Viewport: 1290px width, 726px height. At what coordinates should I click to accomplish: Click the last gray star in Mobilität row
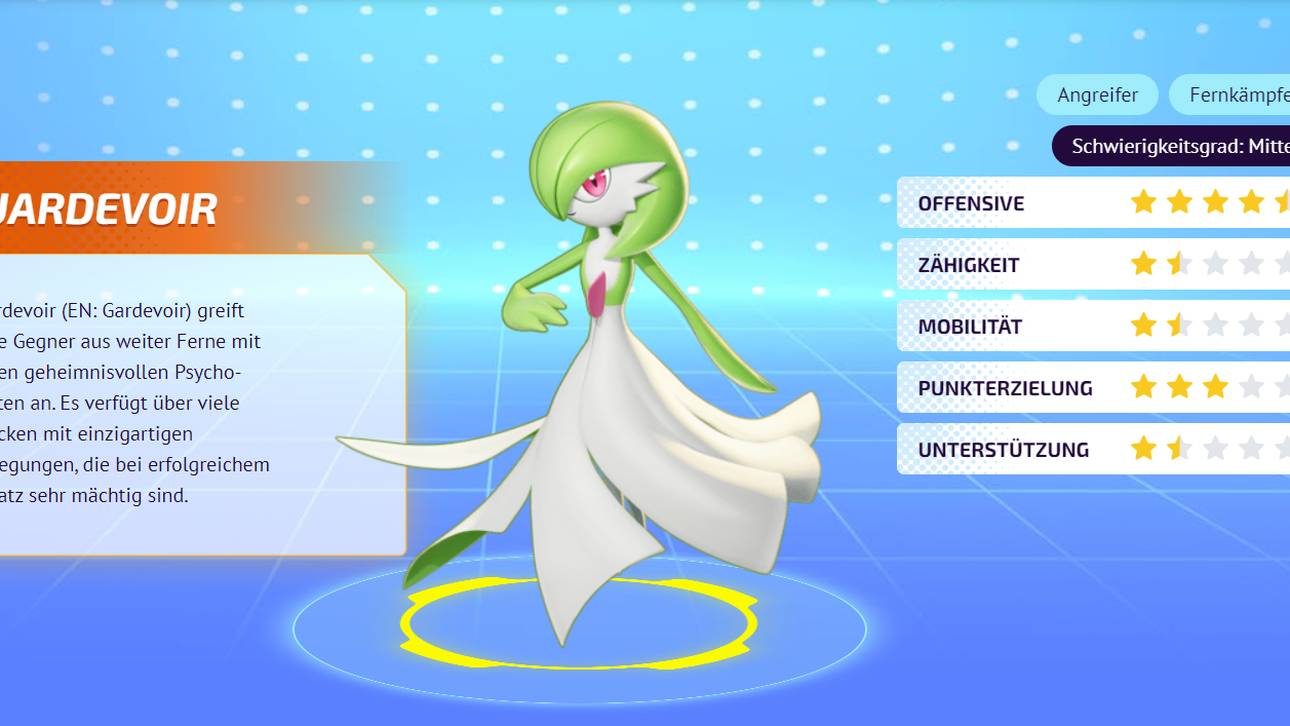click(x=1285, y=325)
